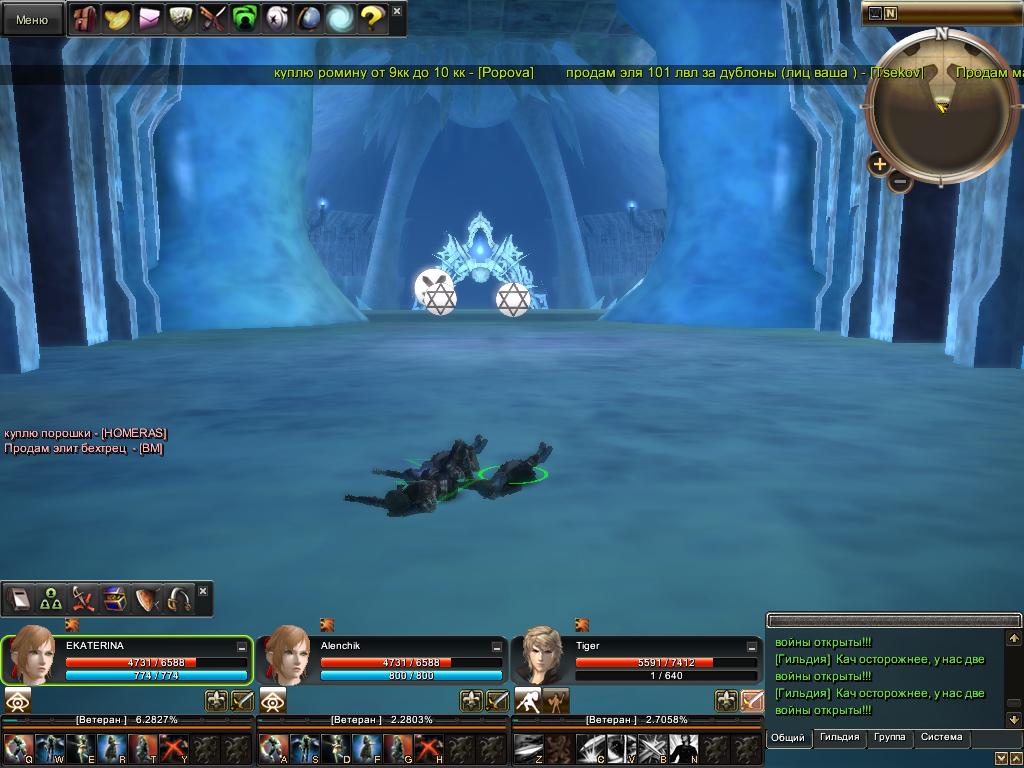Open the Меню button
Viewport: 1024px width, 768px height.
click(x=32, y=19)
